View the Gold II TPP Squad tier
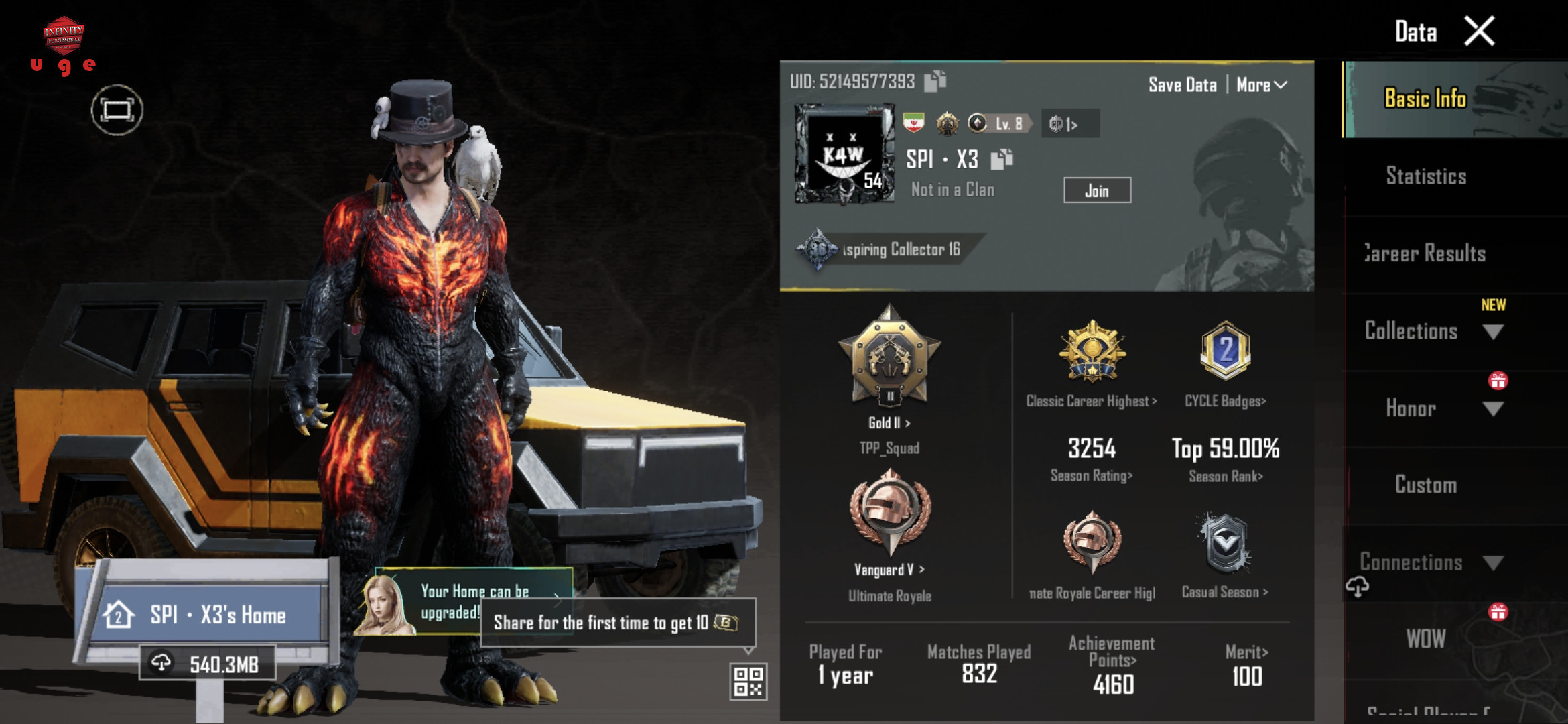This screenshot has height=724, width=1568. [889, 423]
